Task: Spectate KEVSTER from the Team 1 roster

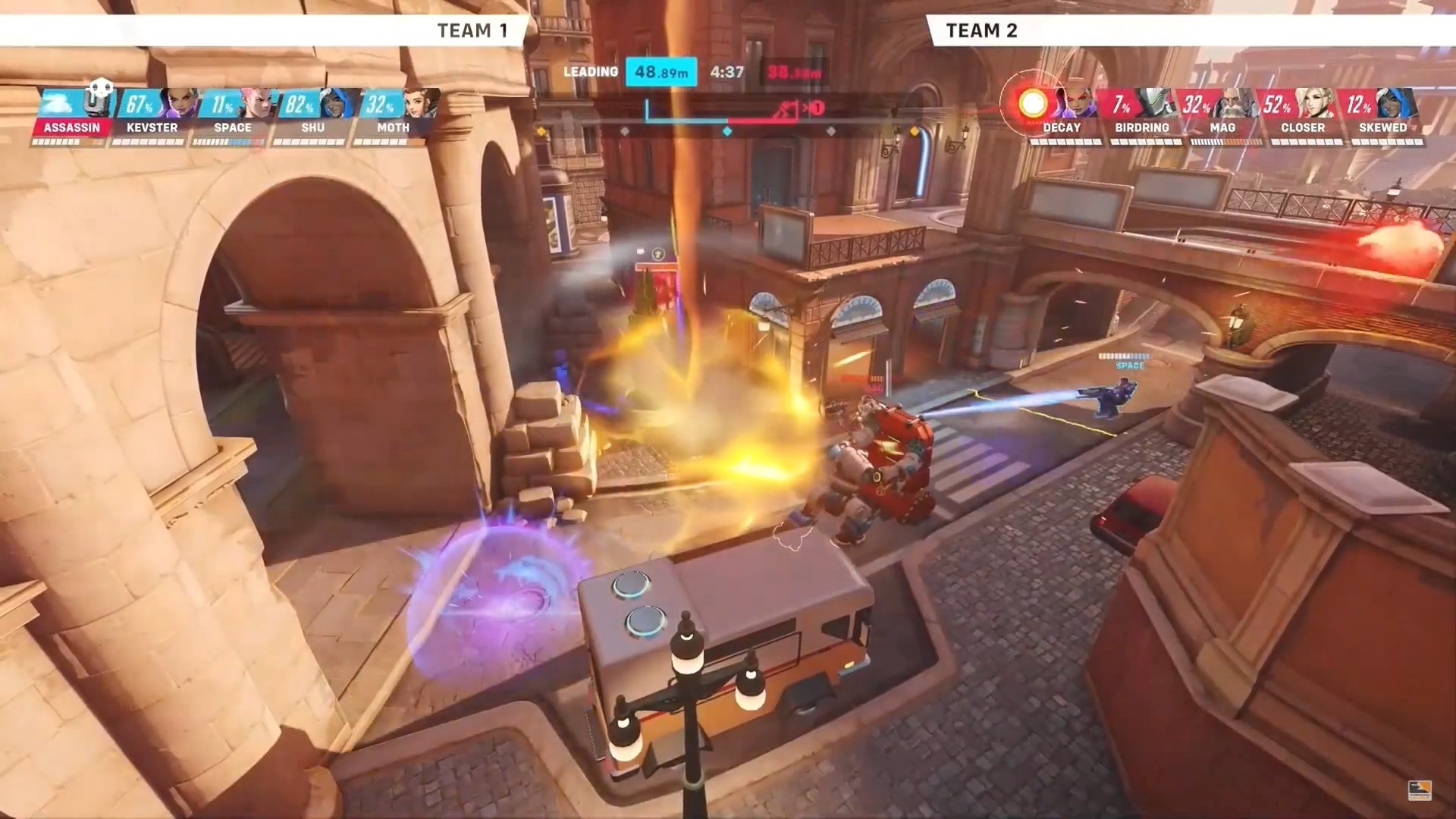Action: click(x=152, y=115)
